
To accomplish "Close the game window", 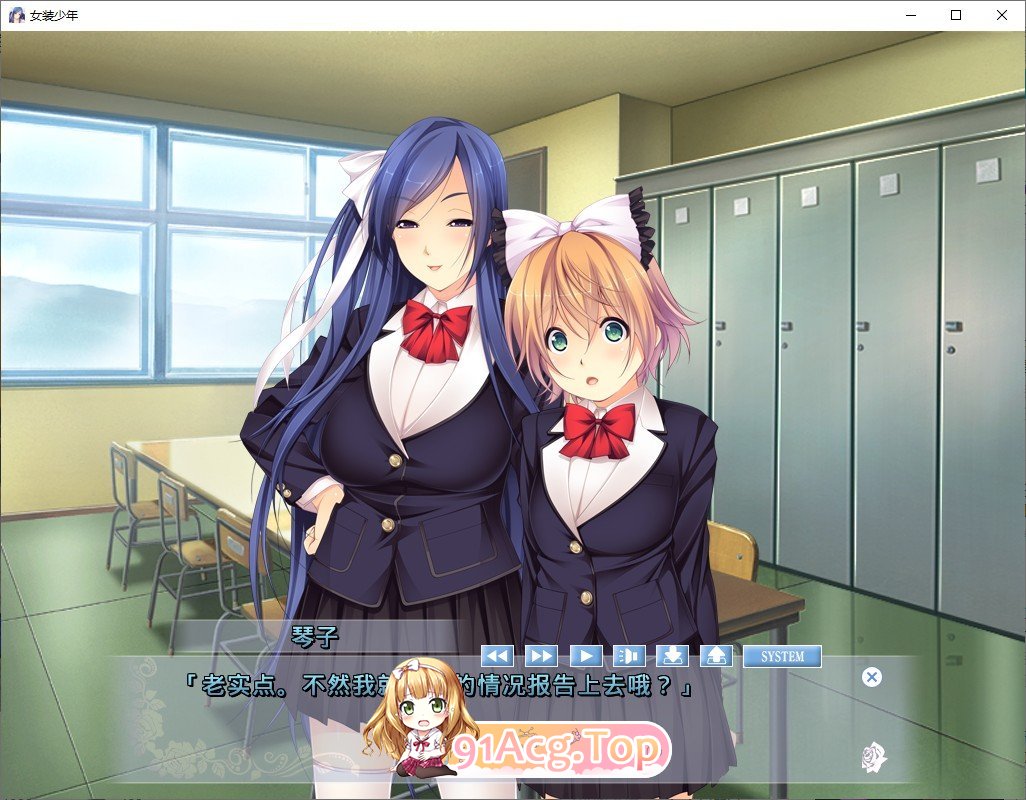I will click(x=1002, y=15).
